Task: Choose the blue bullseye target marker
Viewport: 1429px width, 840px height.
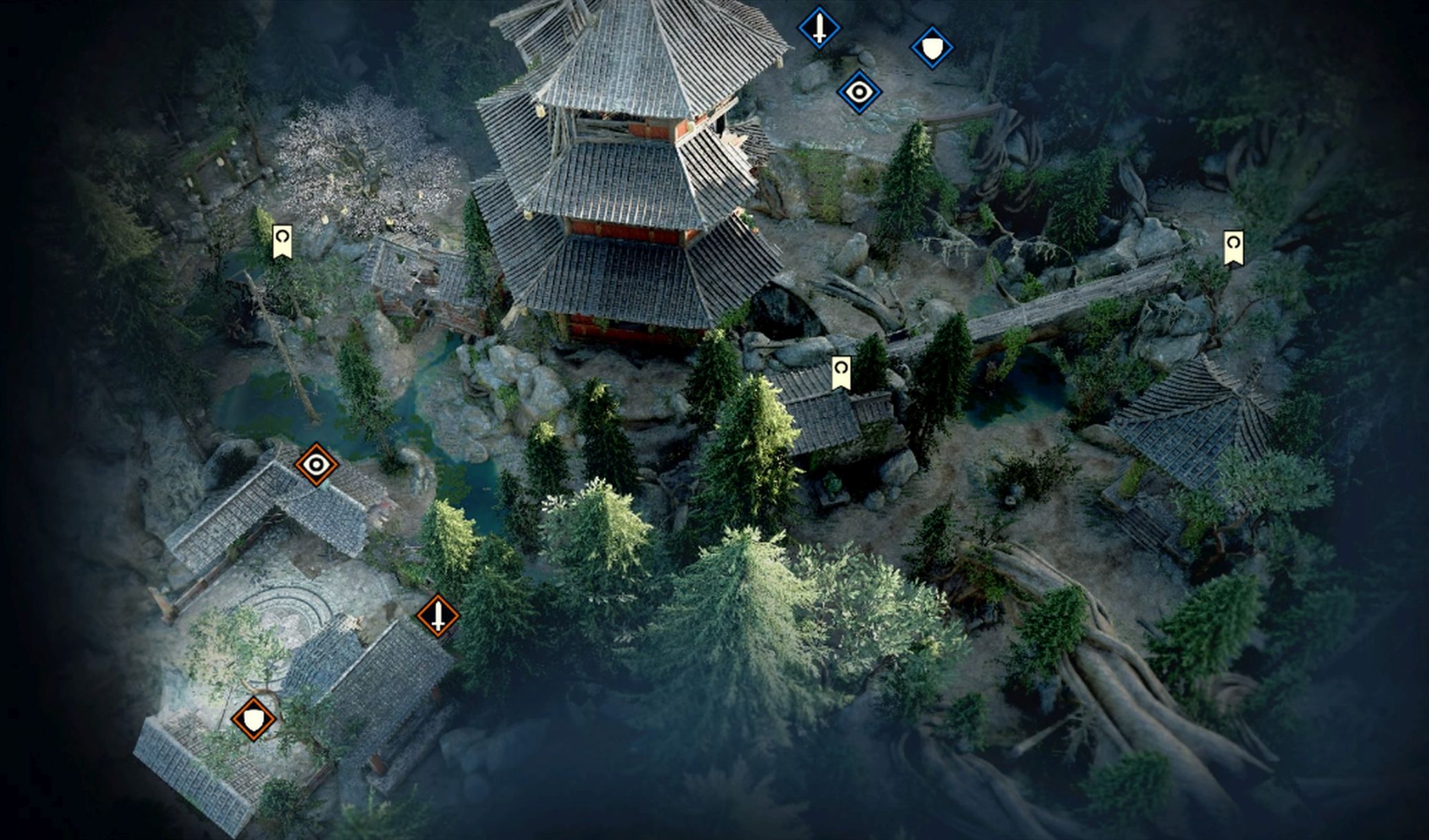Action: pyautogui.click(x=859, y=92)
